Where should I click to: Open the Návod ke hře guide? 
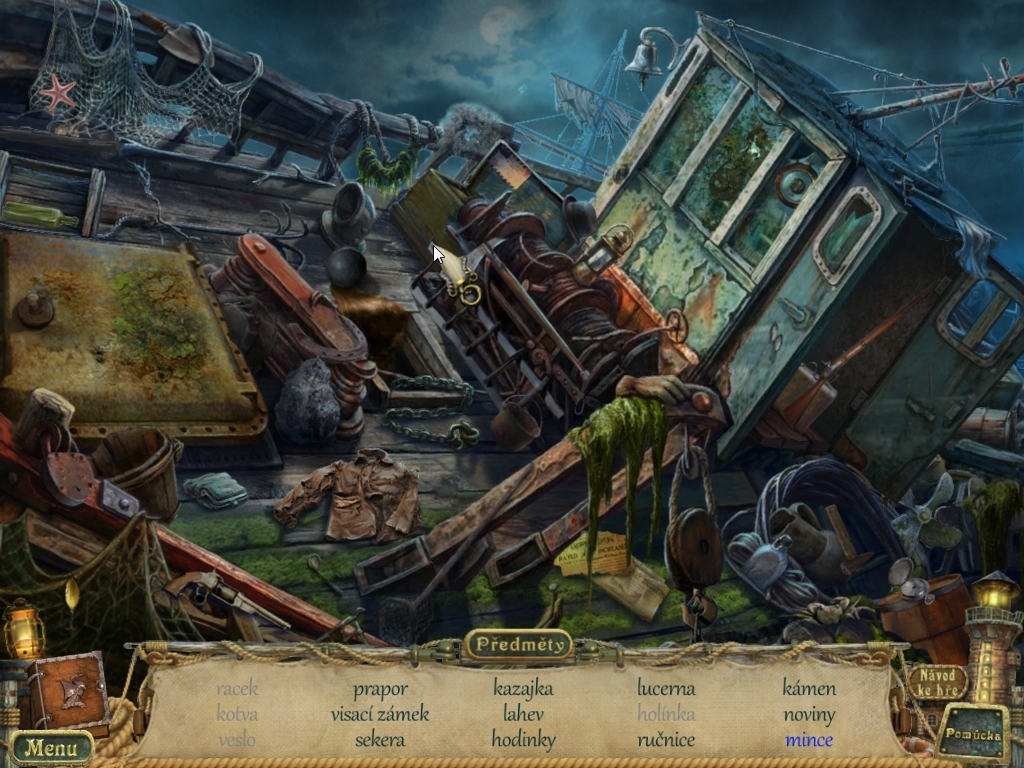[x=937, y=682]
